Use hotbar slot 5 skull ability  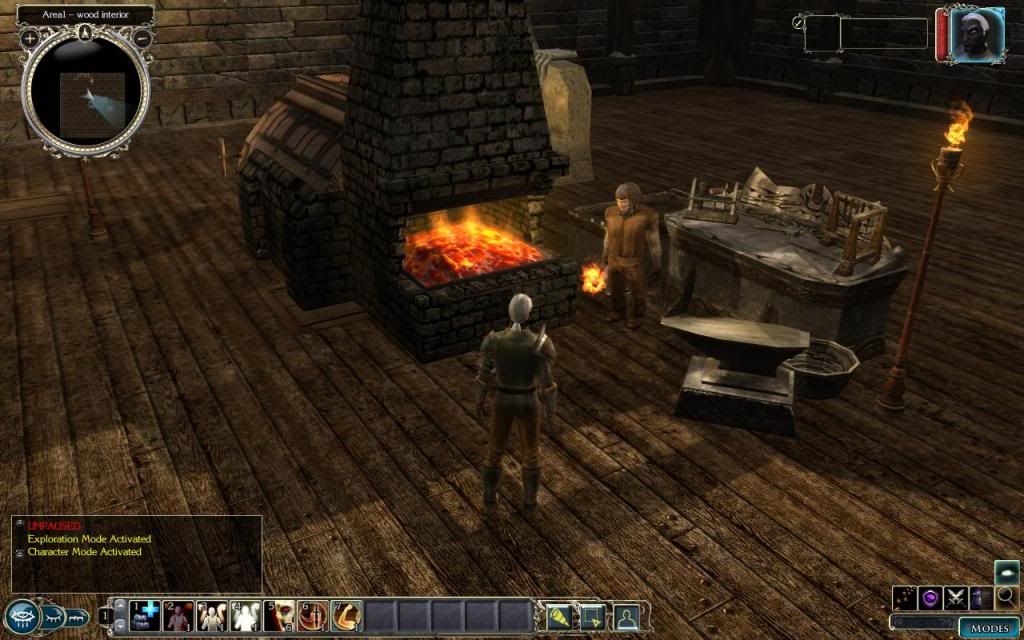pyautogui.click(x=280, y=616)
